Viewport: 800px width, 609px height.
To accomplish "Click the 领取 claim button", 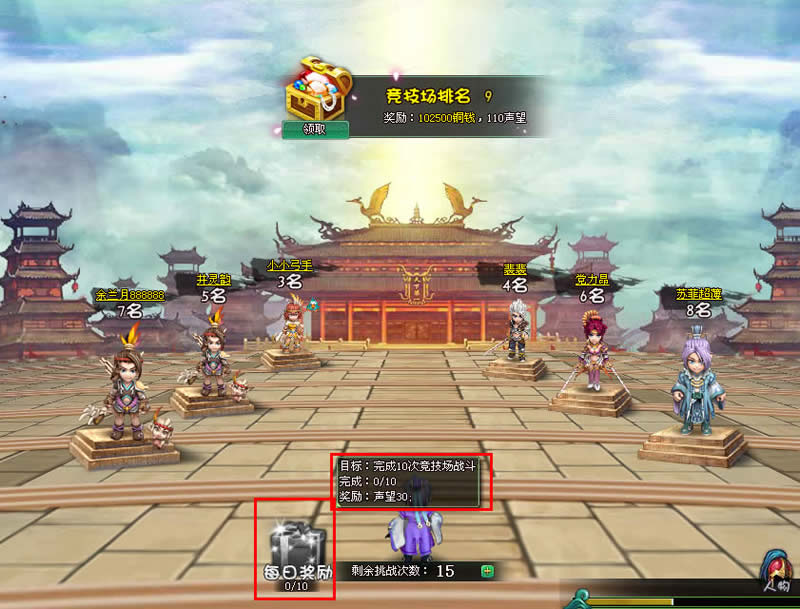I will (315, 129).
